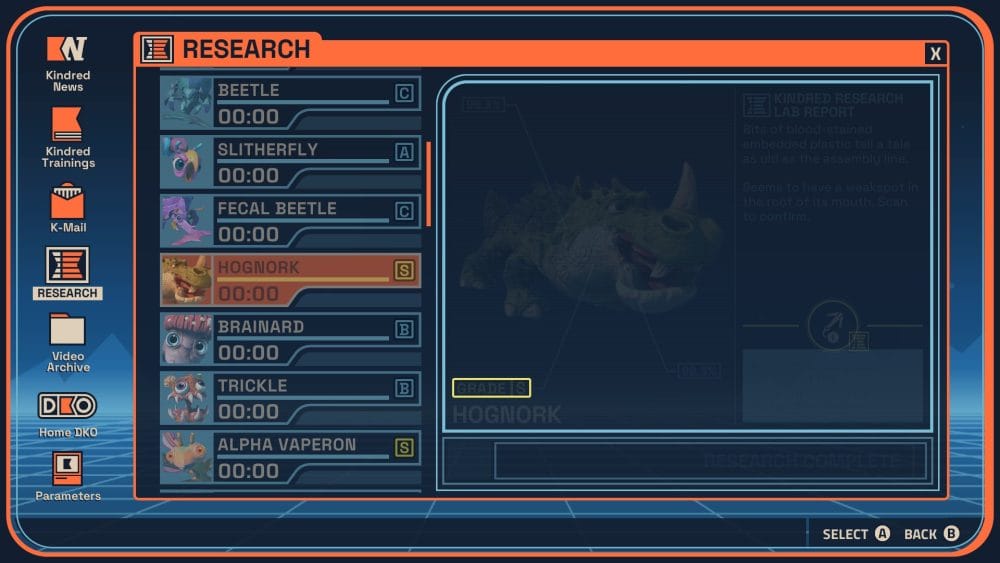Select the Beetle research entry
This screenshot has height=563, width=1000.
290,103
